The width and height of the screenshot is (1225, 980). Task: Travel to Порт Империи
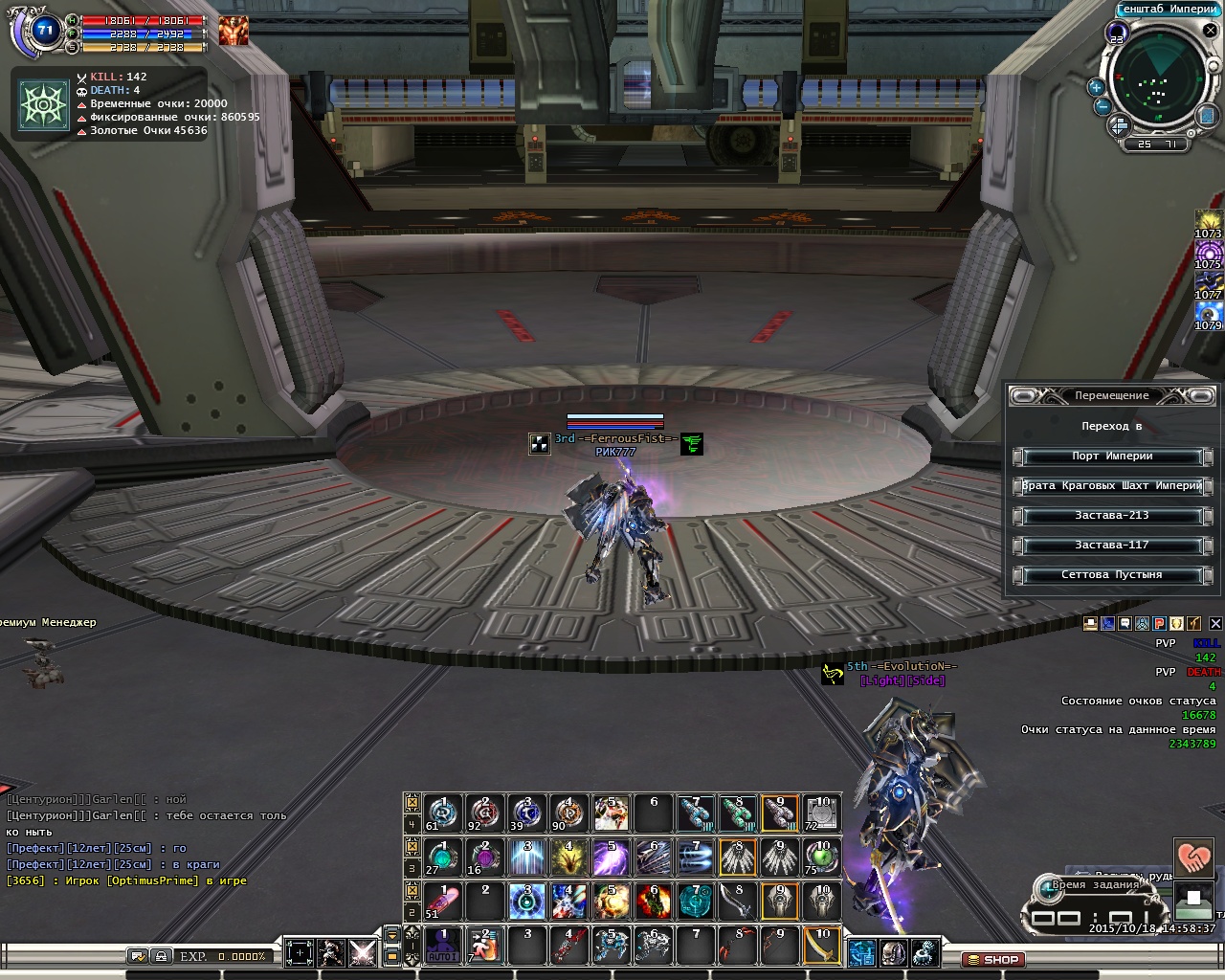(1111, 457)
